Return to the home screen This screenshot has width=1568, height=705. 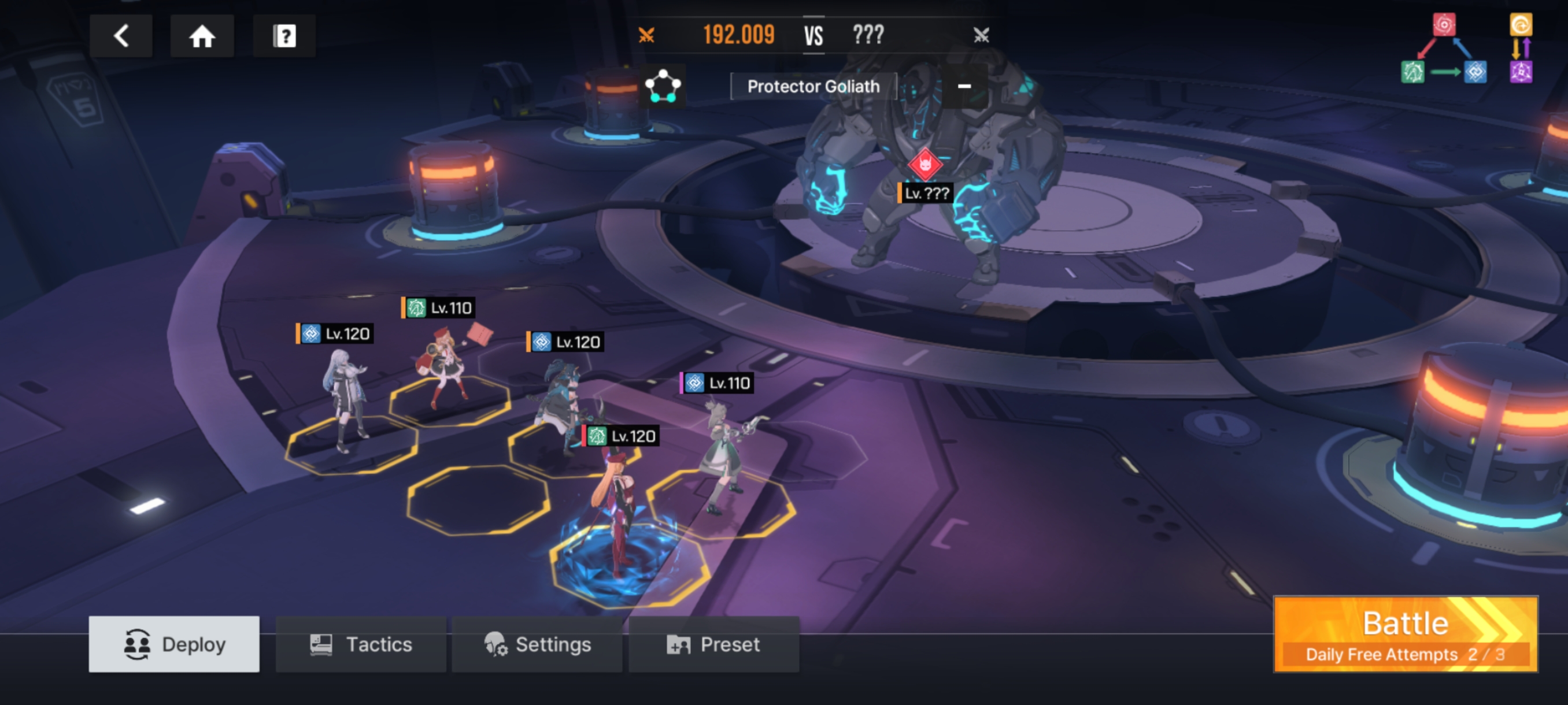[x=202, y=36]
